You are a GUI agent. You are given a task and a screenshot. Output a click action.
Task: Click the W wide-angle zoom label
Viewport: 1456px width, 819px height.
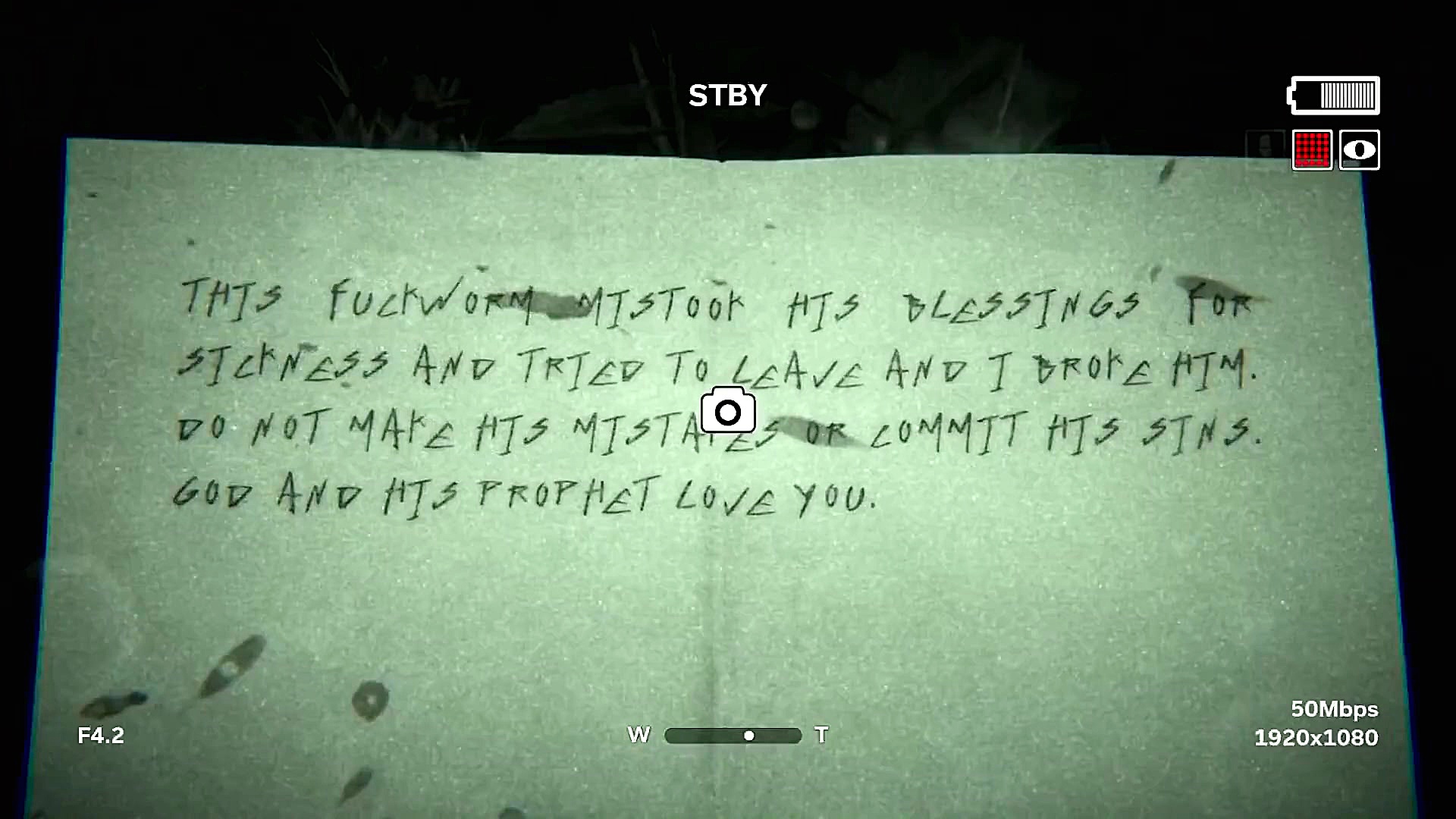click(x=639, y=734)
